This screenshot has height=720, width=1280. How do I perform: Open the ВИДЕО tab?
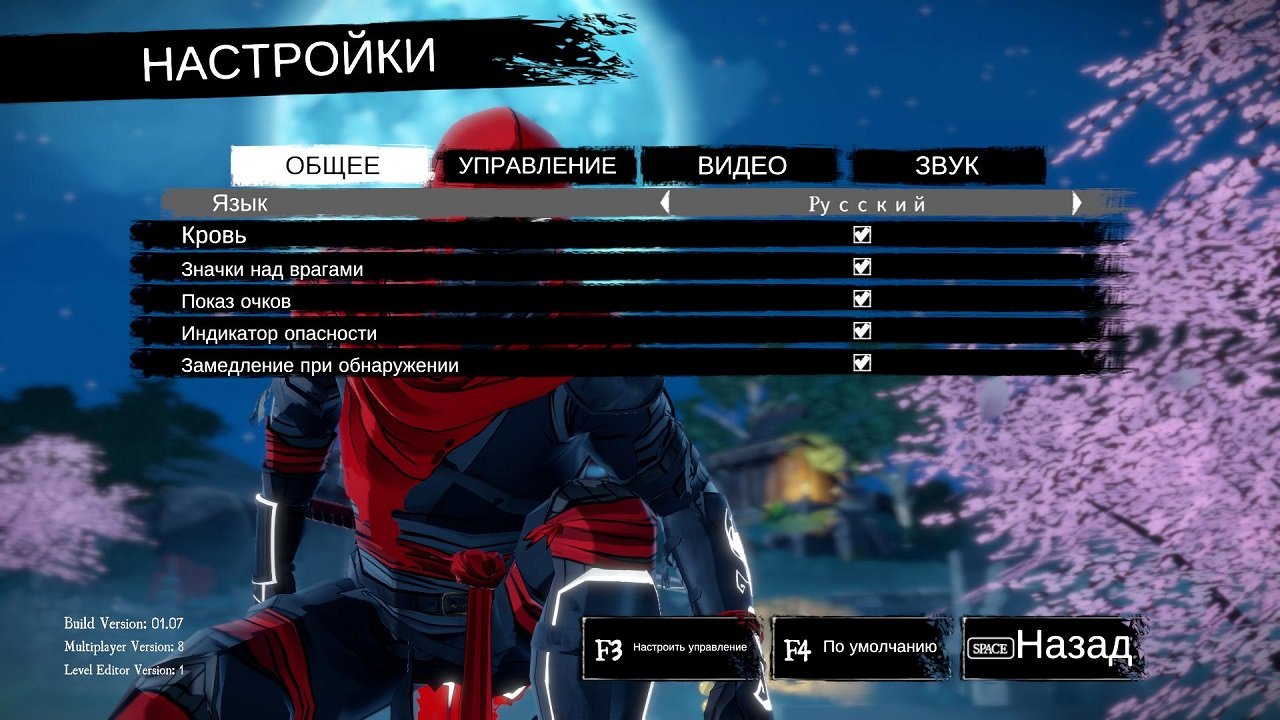(741, 166)
